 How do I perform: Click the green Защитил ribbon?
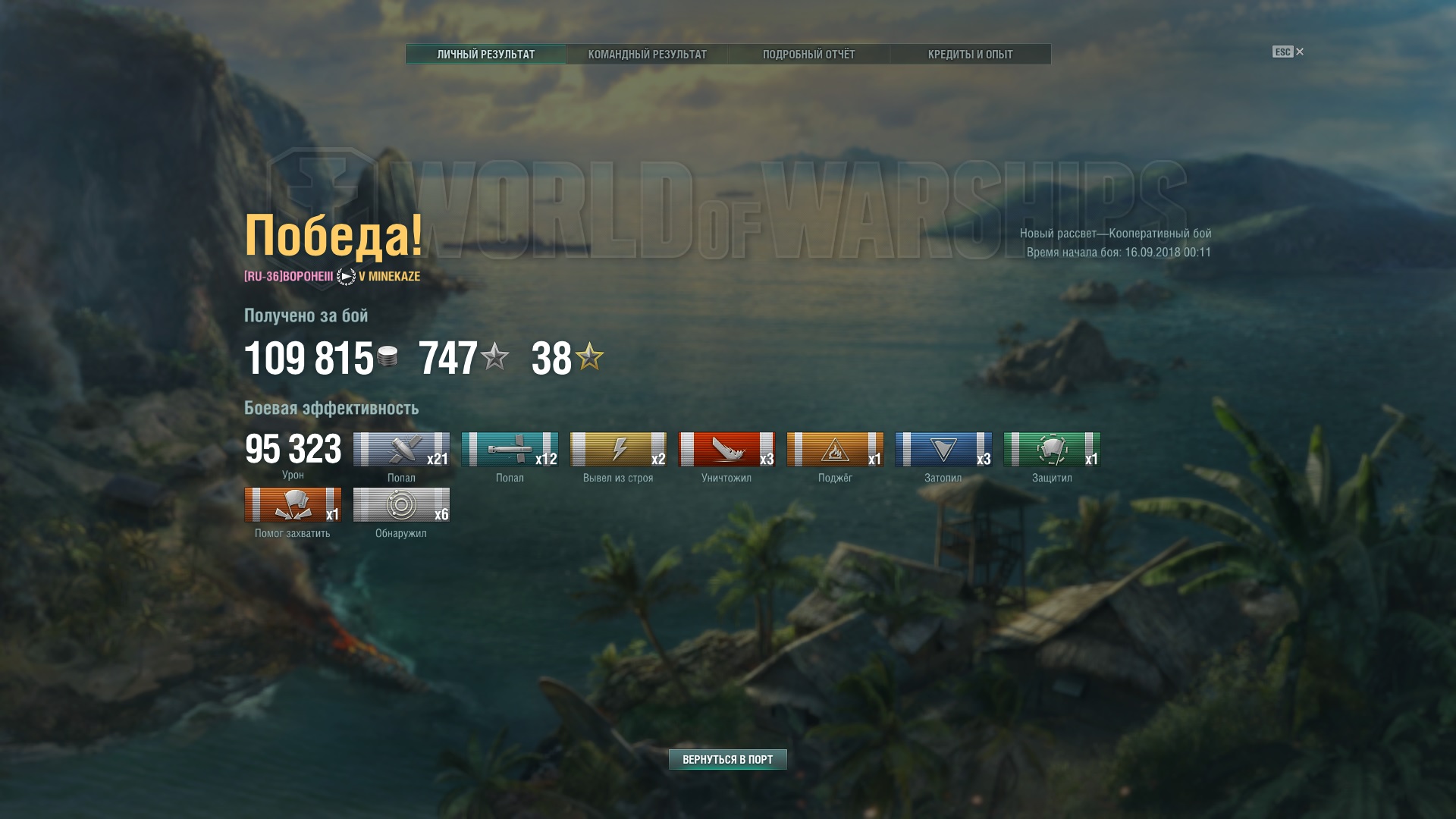click(1052, 450)
